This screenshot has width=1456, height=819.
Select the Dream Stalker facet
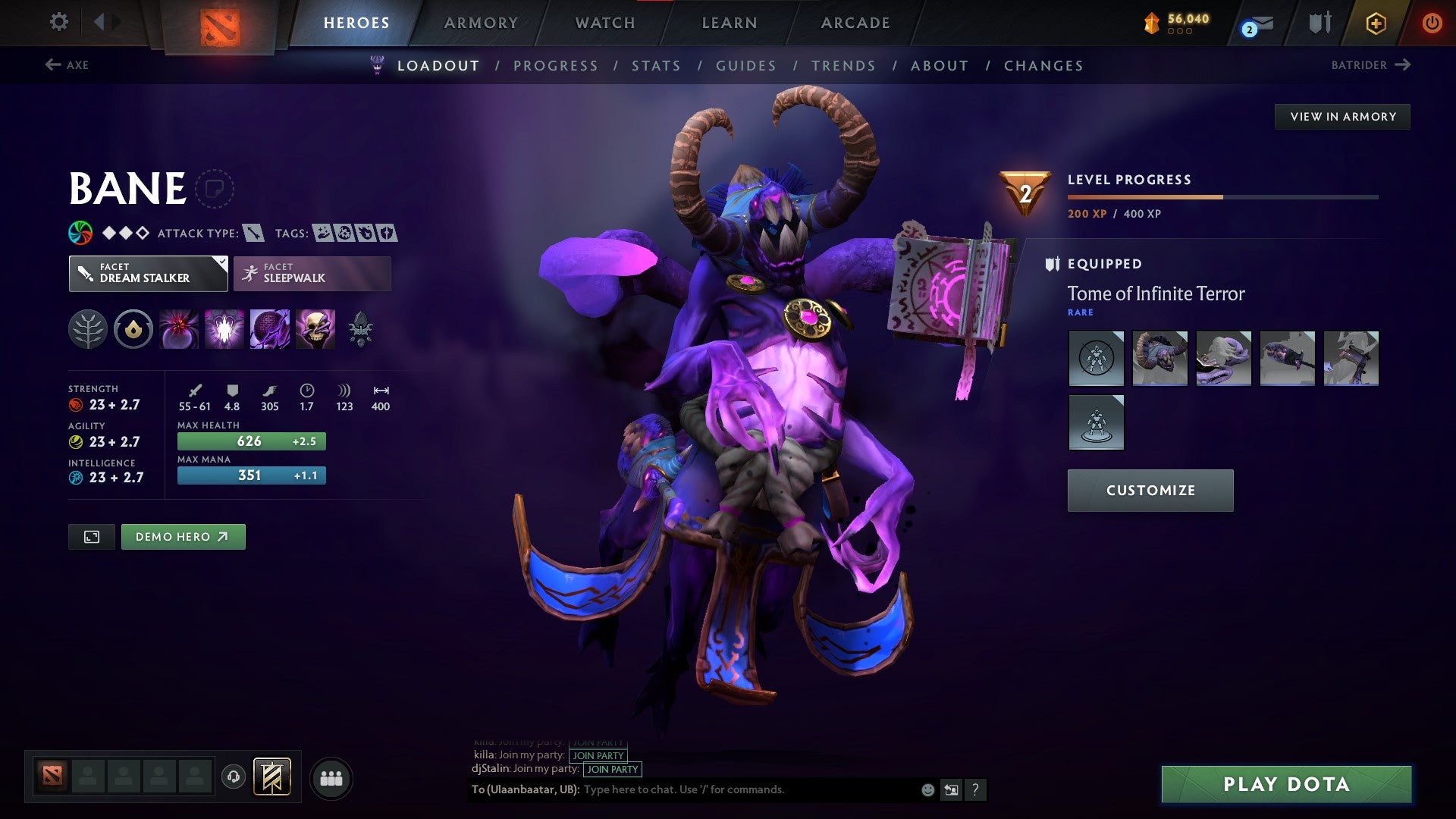(x=148, y=273)
